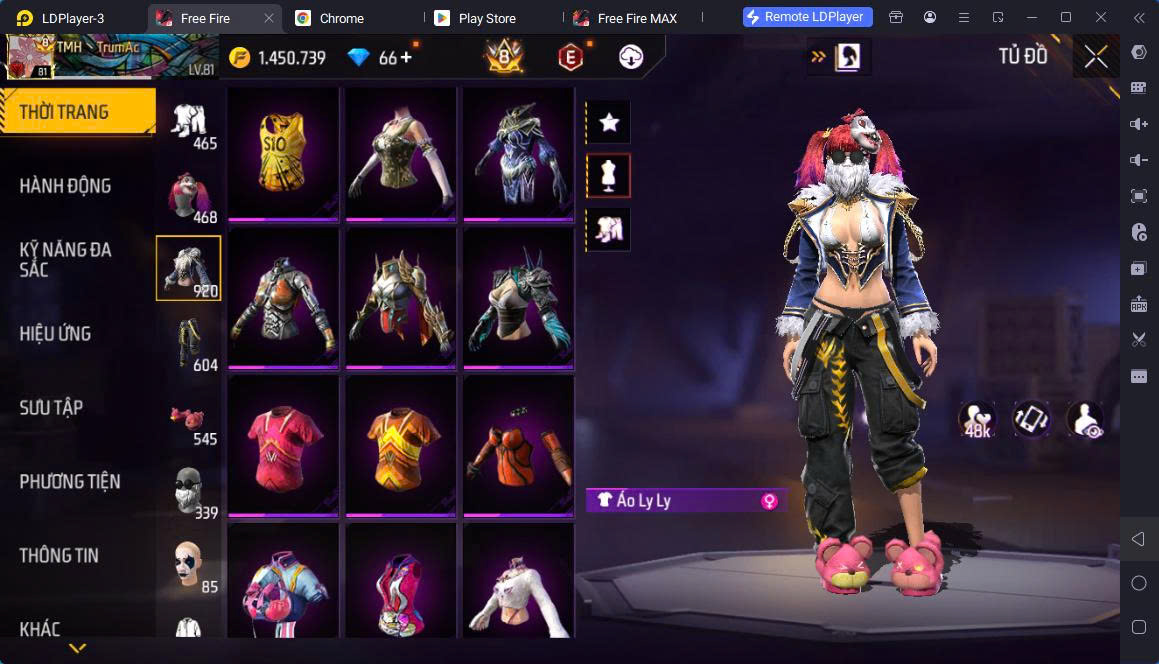1159x664 pixels.
Task: Select the mannequin filter icon
Action: [x=608, y=176]
